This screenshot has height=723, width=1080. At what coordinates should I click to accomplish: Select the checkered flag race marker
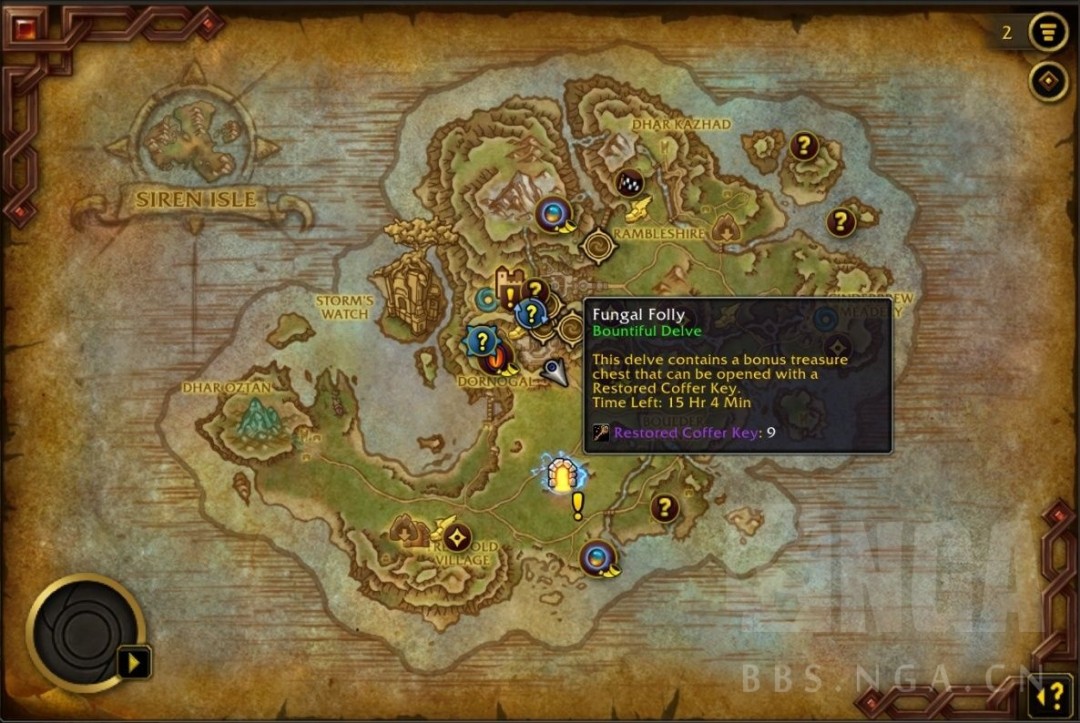point(629,183)
